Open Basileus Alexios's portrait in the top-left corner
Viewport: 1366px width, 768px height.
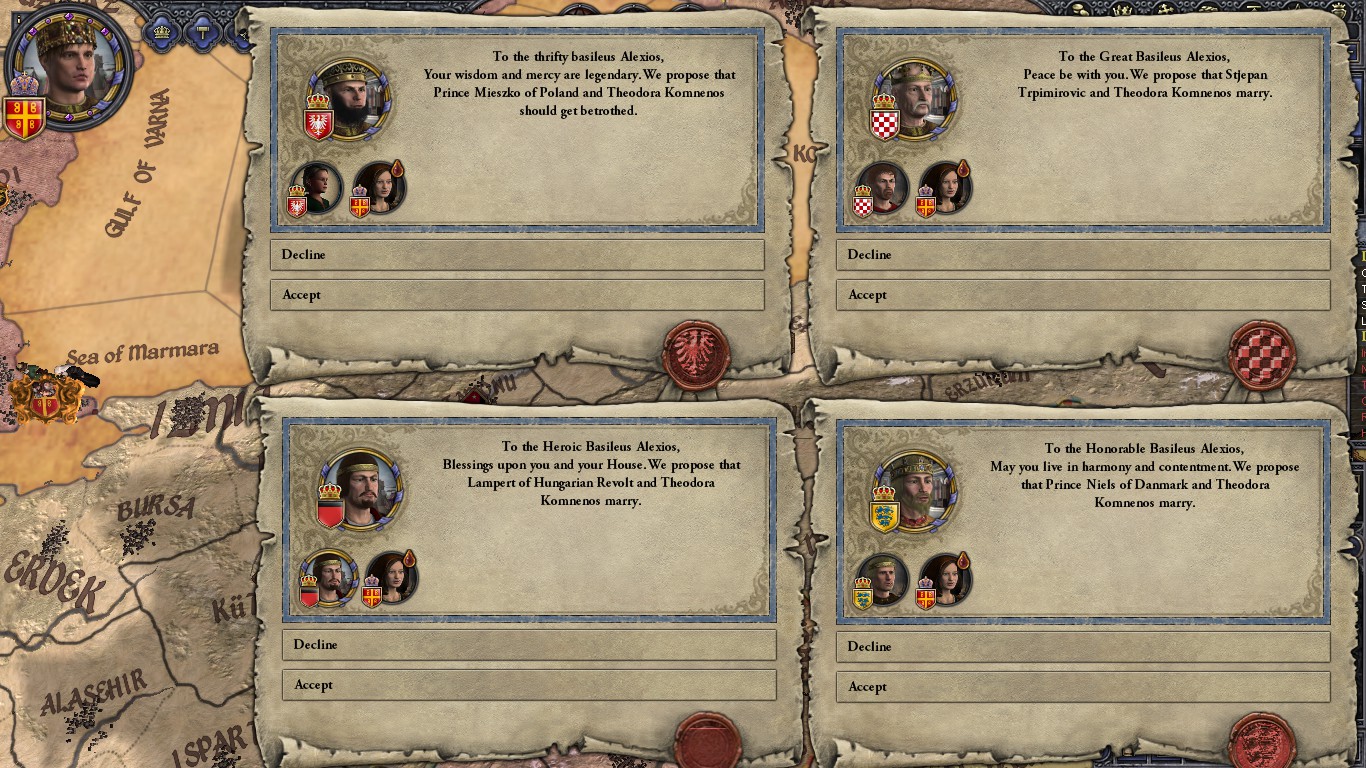pos(70,65)
